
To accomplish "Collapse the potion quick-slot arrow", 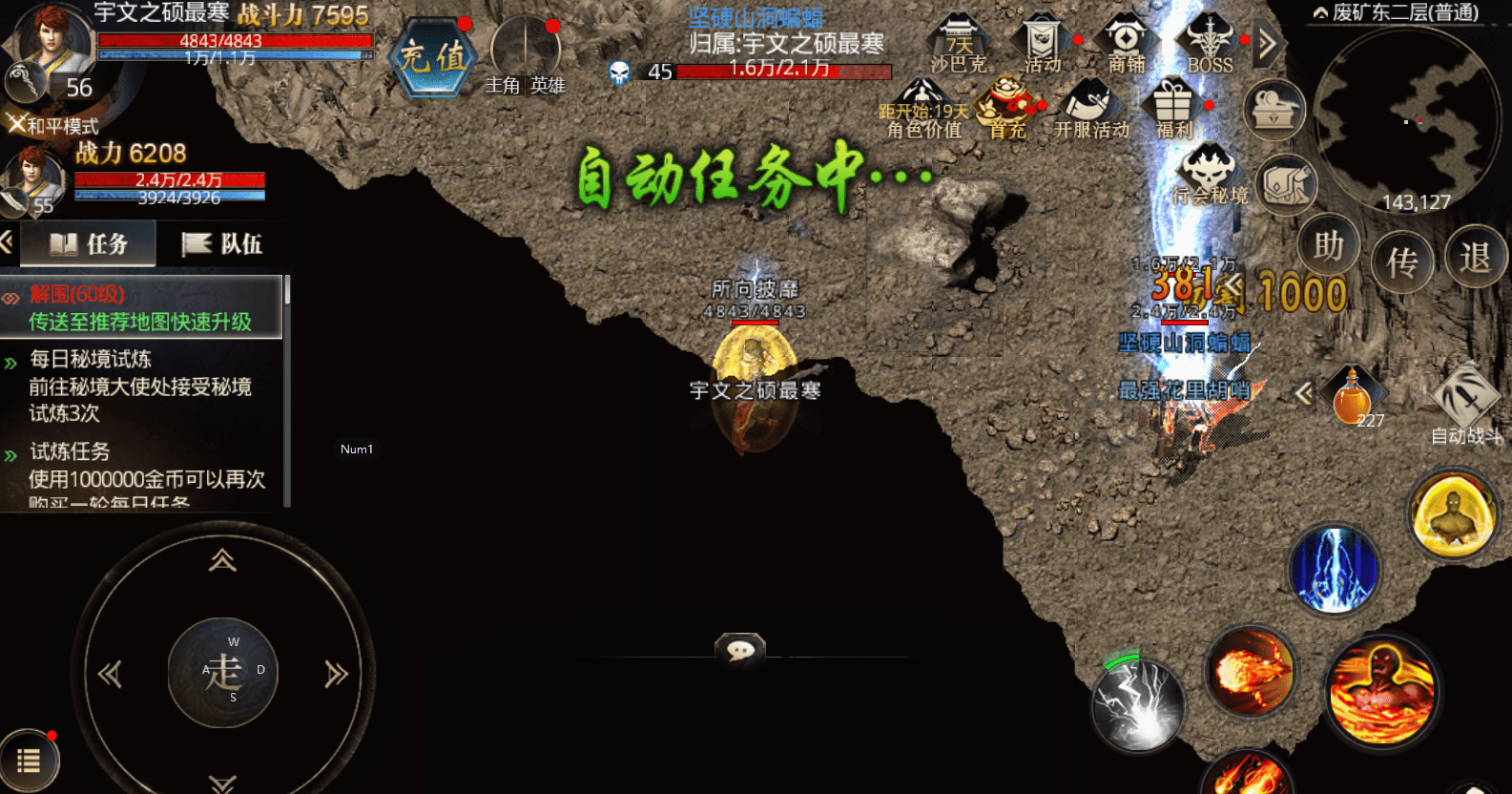I will tap(1306, 393).
